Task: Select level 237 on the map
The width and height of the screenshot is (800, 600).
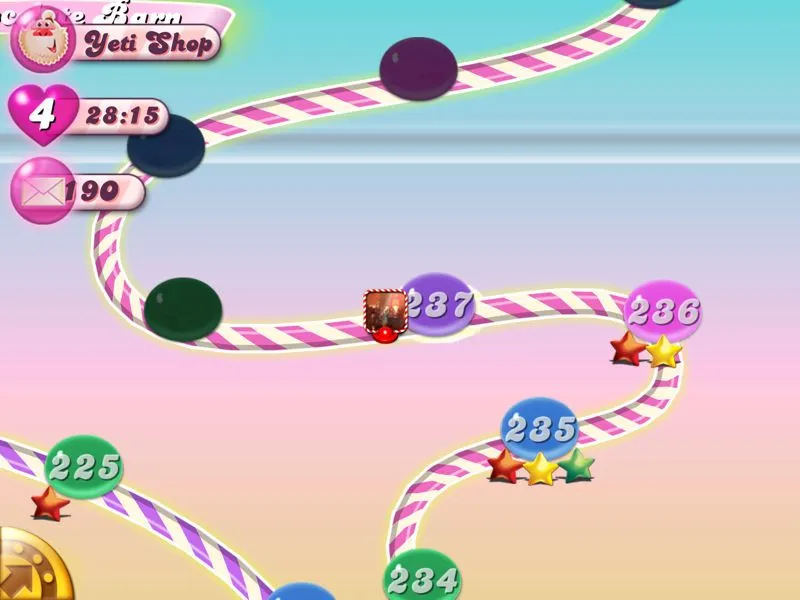Action: [x=438, y=304]
